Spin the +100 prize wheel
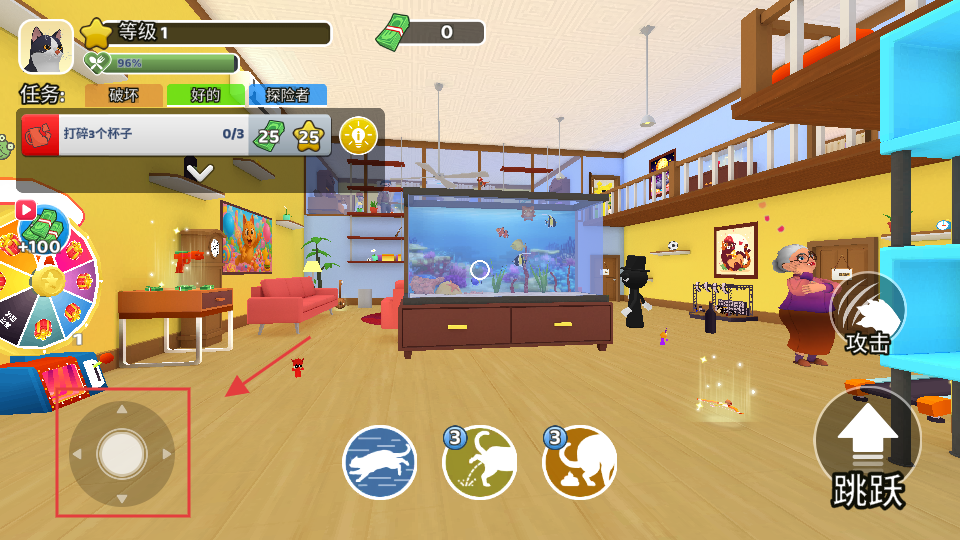 47,281
